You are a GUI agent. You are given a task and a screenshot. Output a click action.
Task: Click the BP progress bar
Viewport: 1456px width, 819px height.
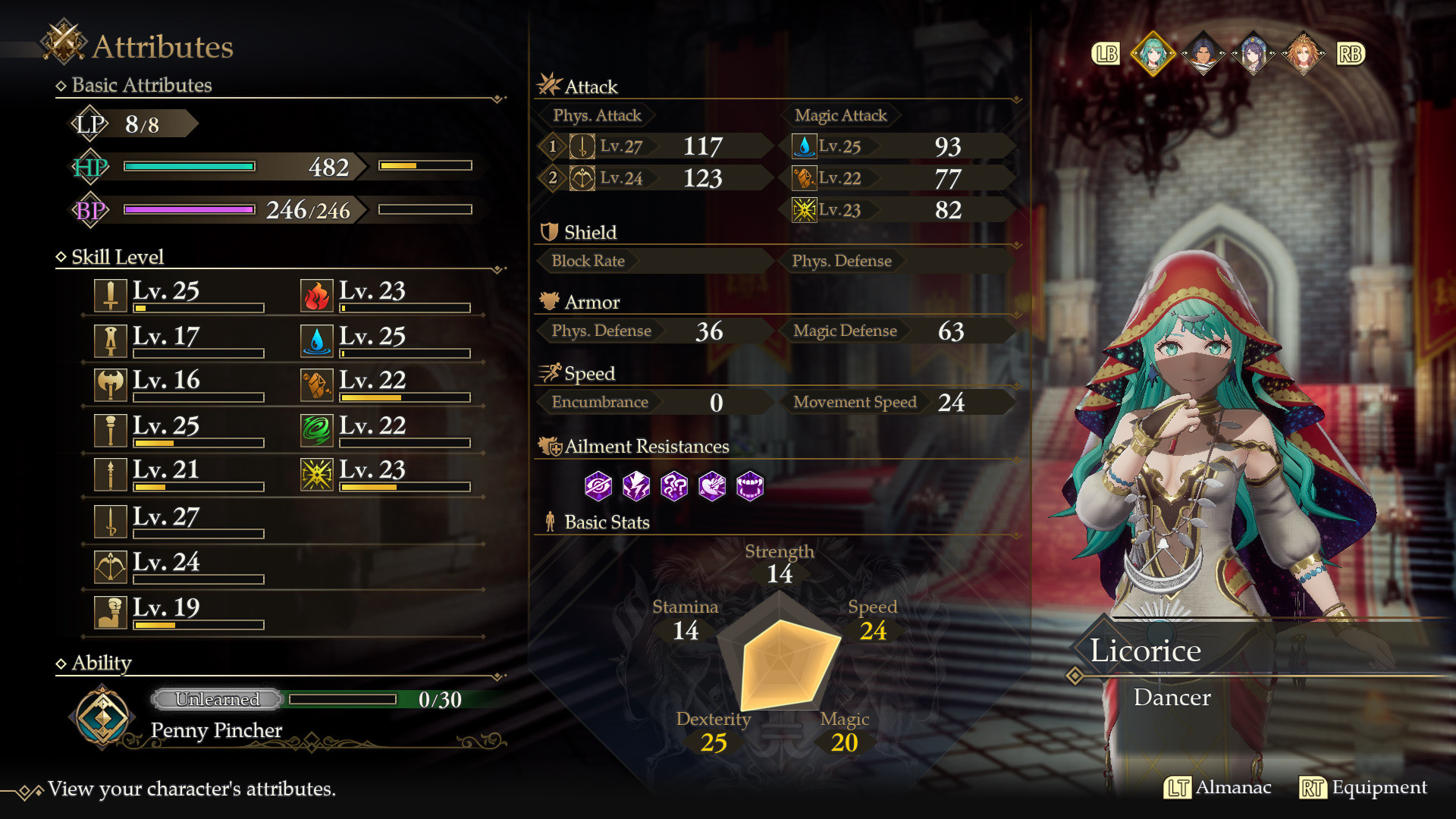[190, 210]
